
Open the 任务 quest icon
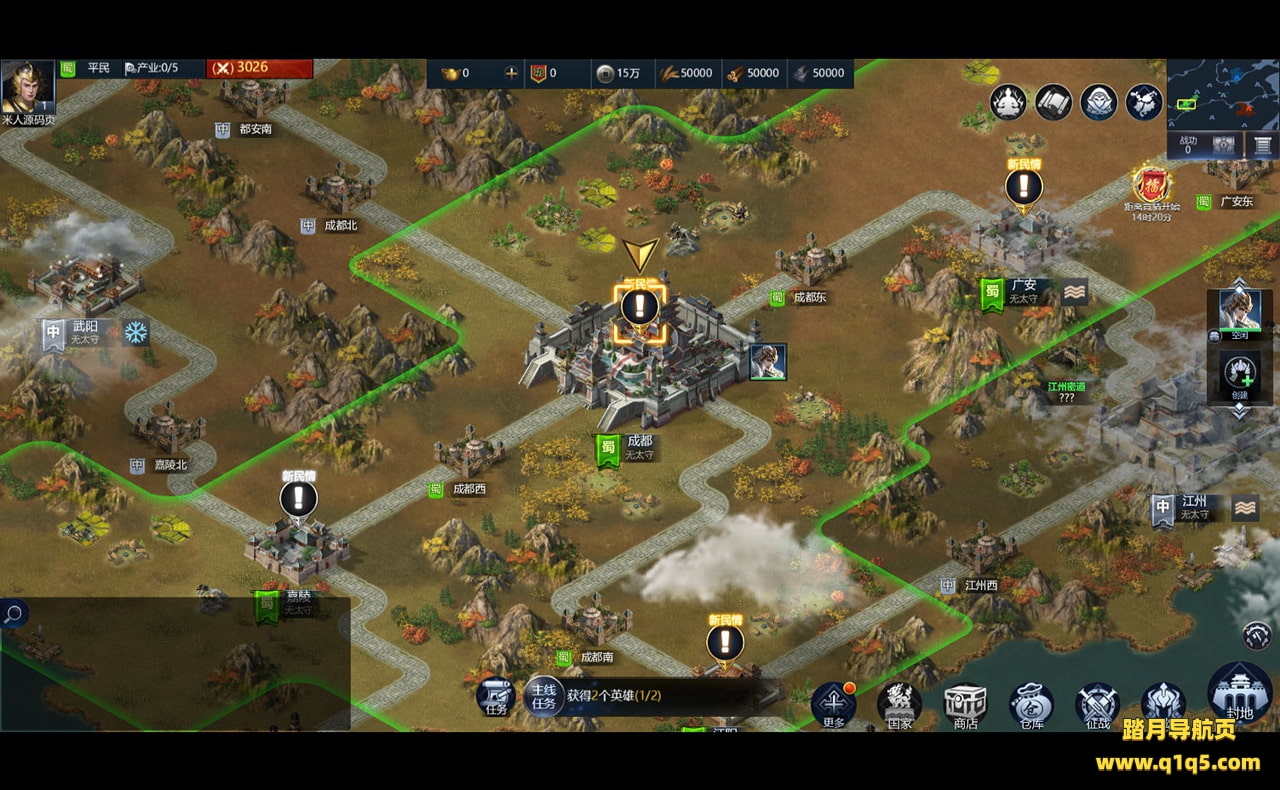click(495, 695)
